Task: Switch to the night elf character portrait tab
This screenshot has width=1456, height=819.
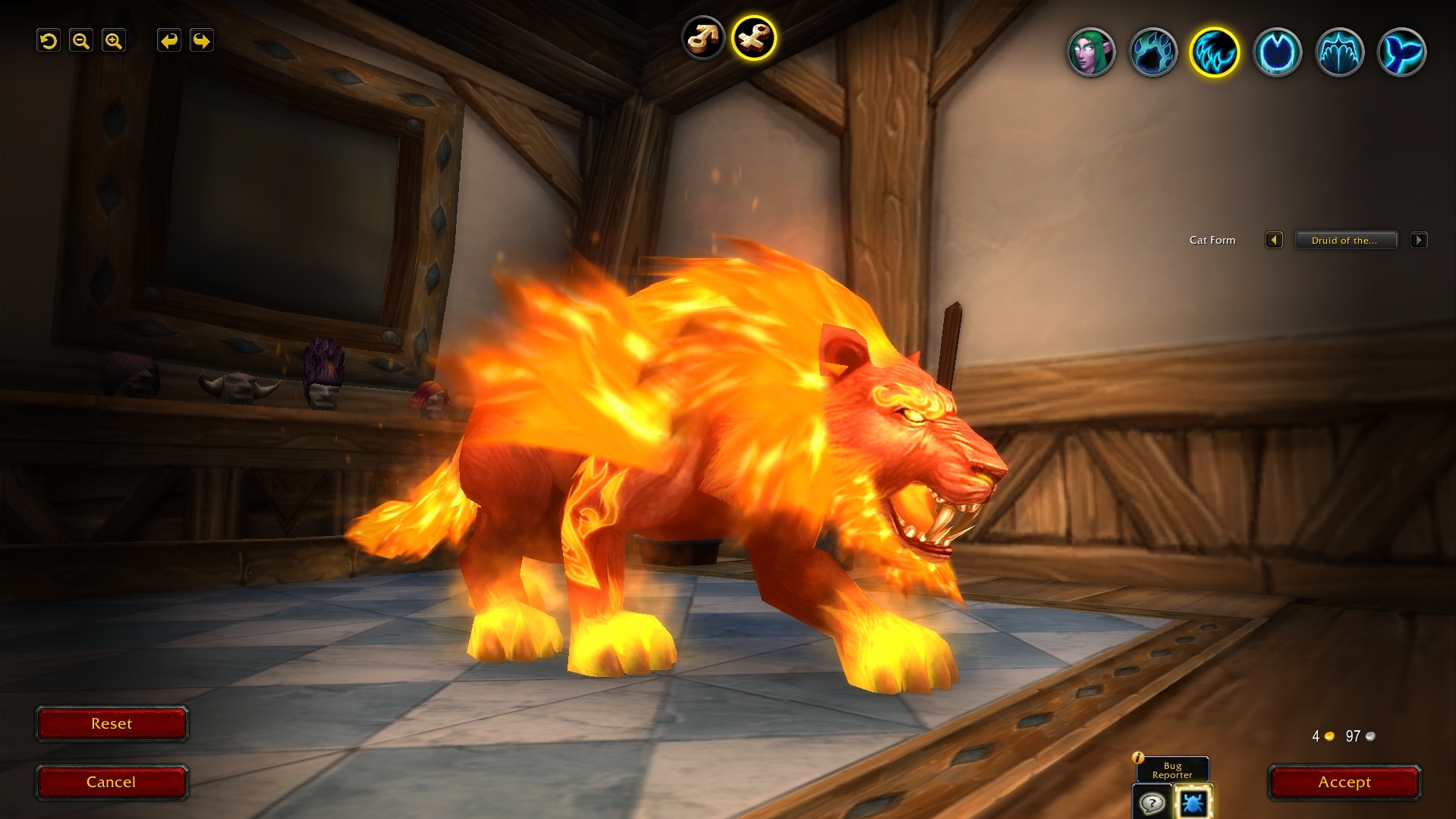Action: (1091, 52)
